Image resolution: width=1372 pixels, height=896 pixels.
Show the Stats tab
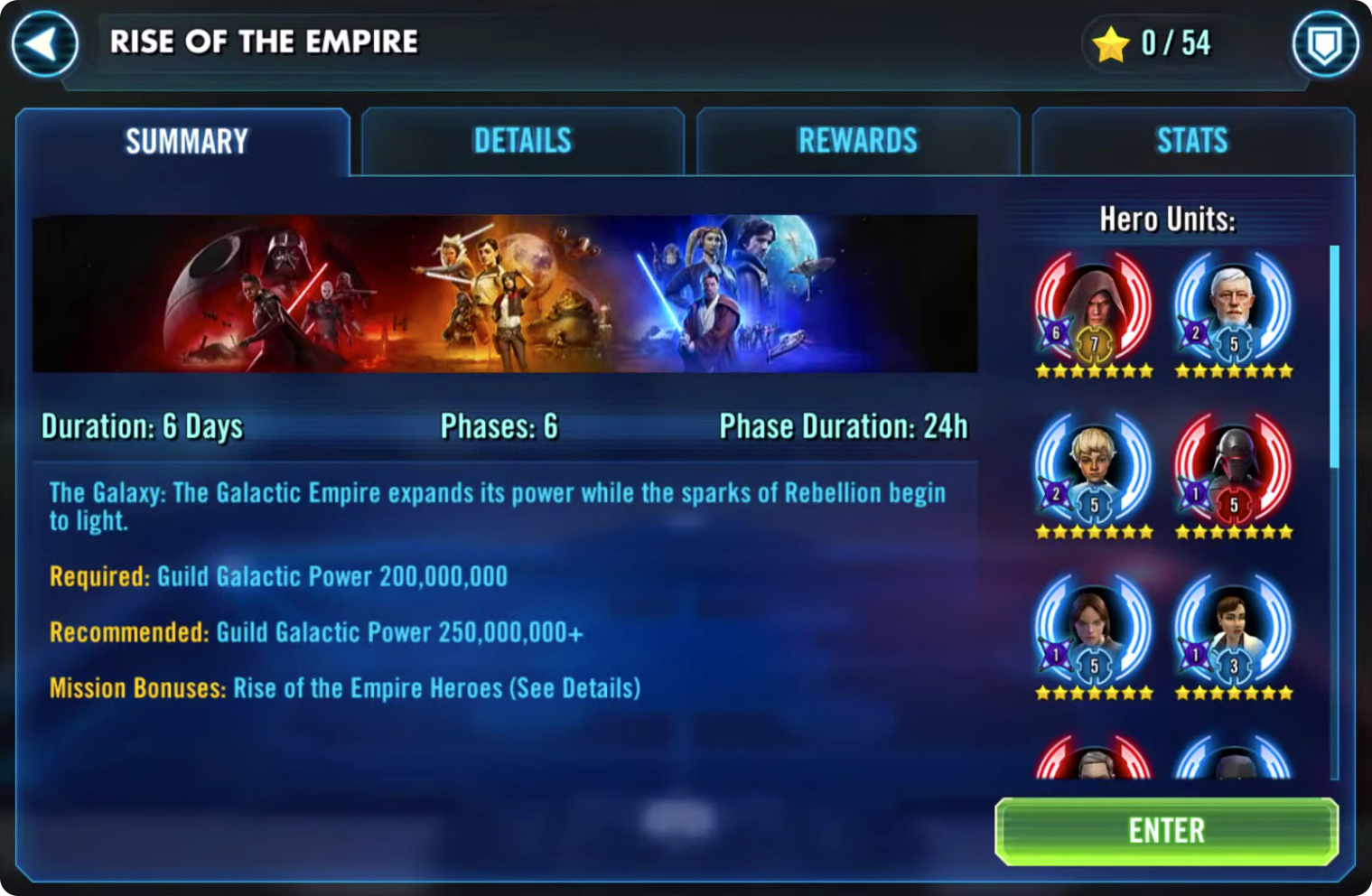click(x=1192, y=142)
